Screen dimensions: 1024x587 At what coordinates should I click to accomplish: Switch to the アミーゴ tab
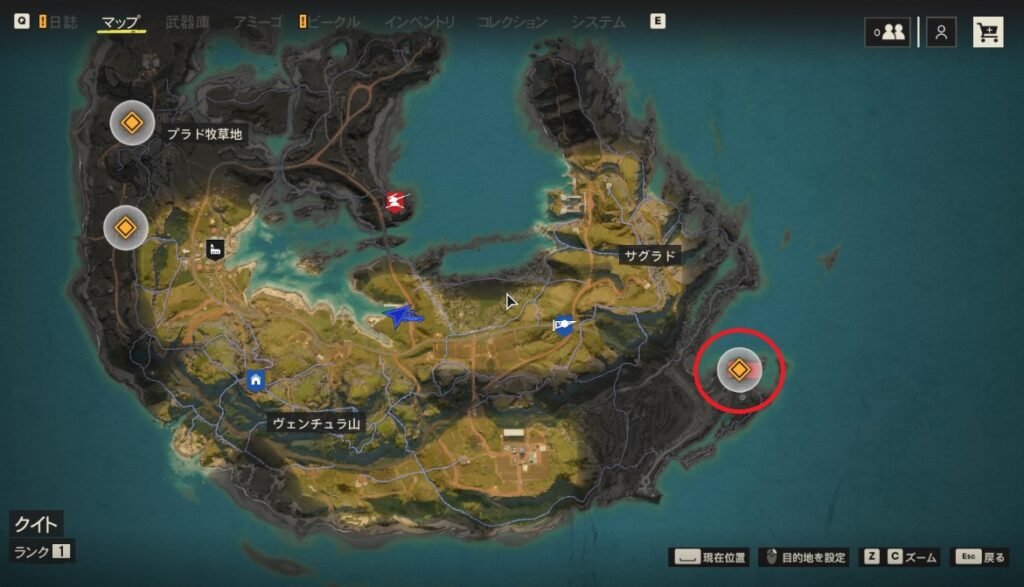click(259, 21)
